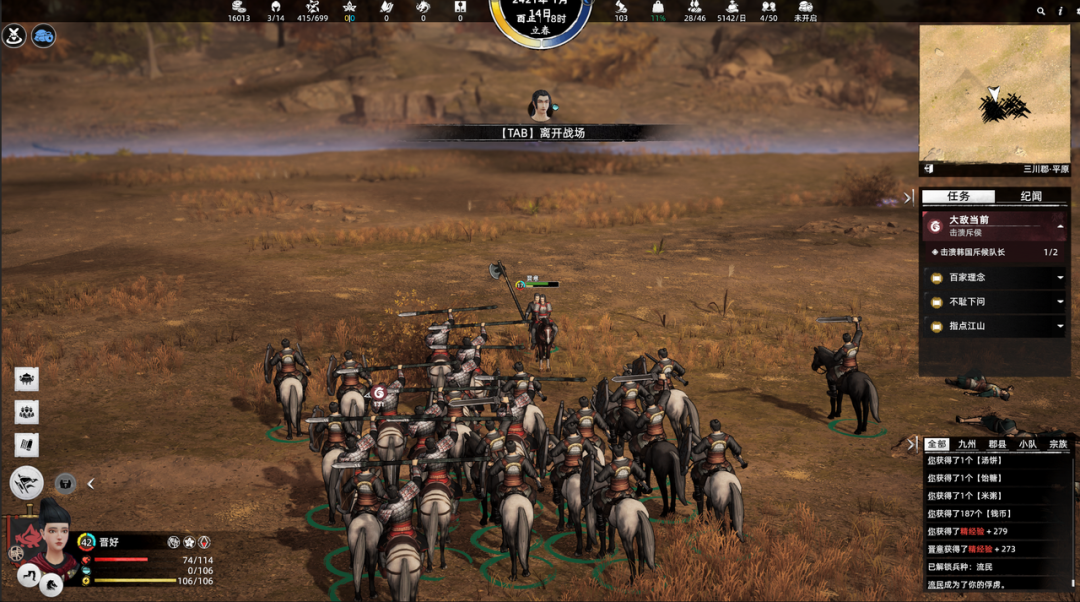Click the blue gamepad icon
The width and height of the screenshot is (1080, 602).
point(43,36)
